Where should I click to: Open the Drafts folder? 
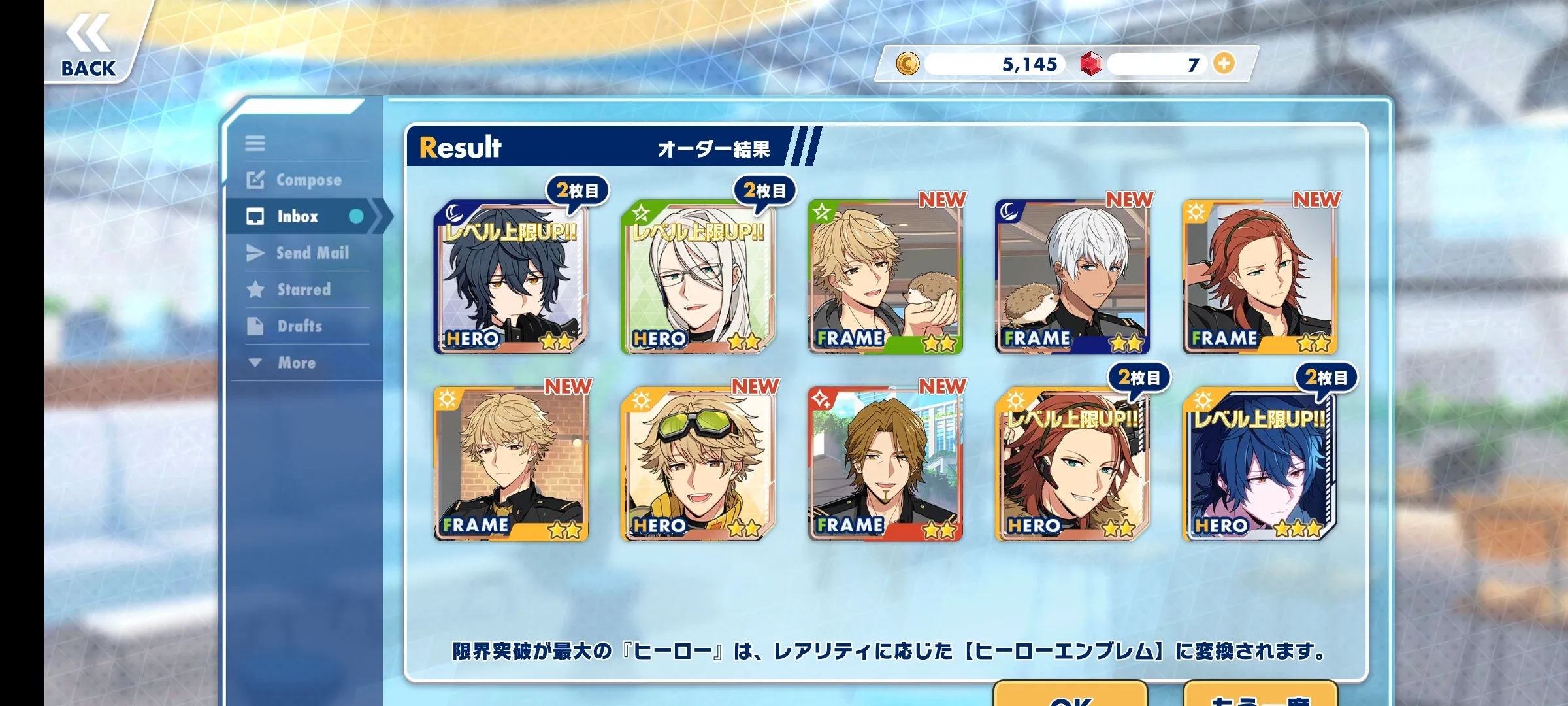coord(286,326)
